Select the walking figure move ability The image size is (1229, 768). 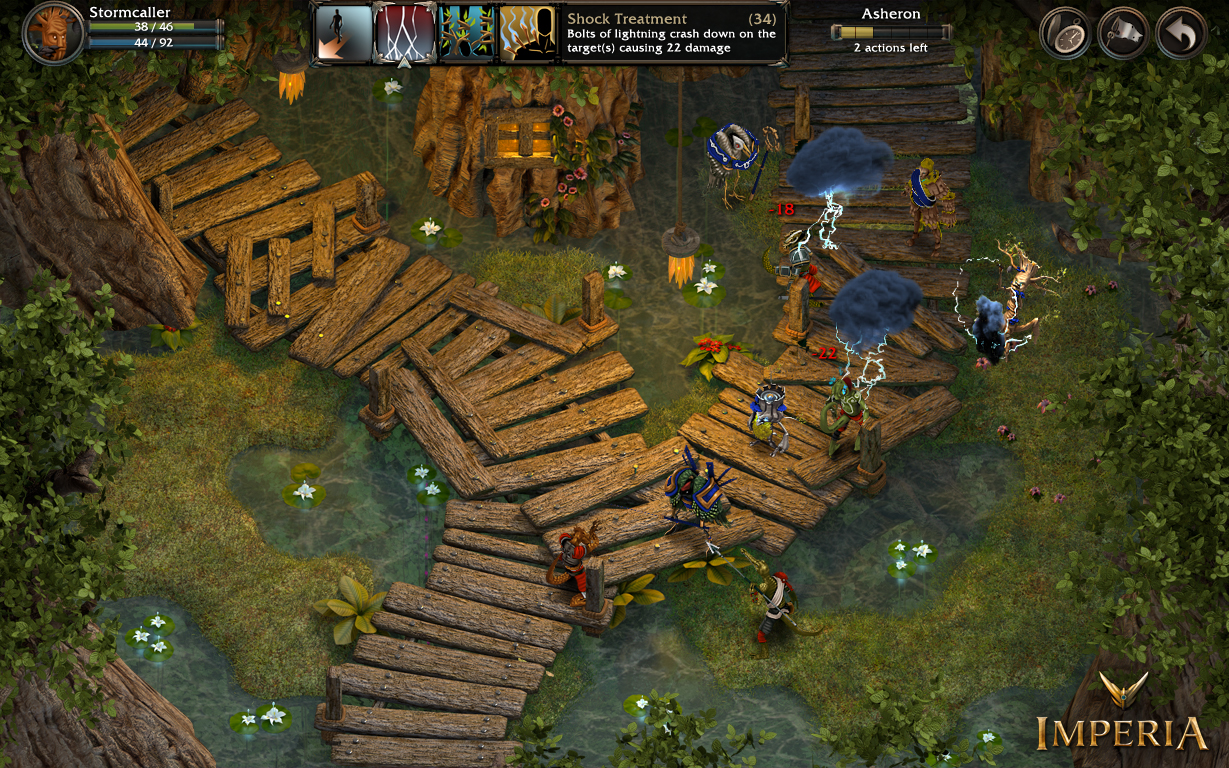click(343, 34)
